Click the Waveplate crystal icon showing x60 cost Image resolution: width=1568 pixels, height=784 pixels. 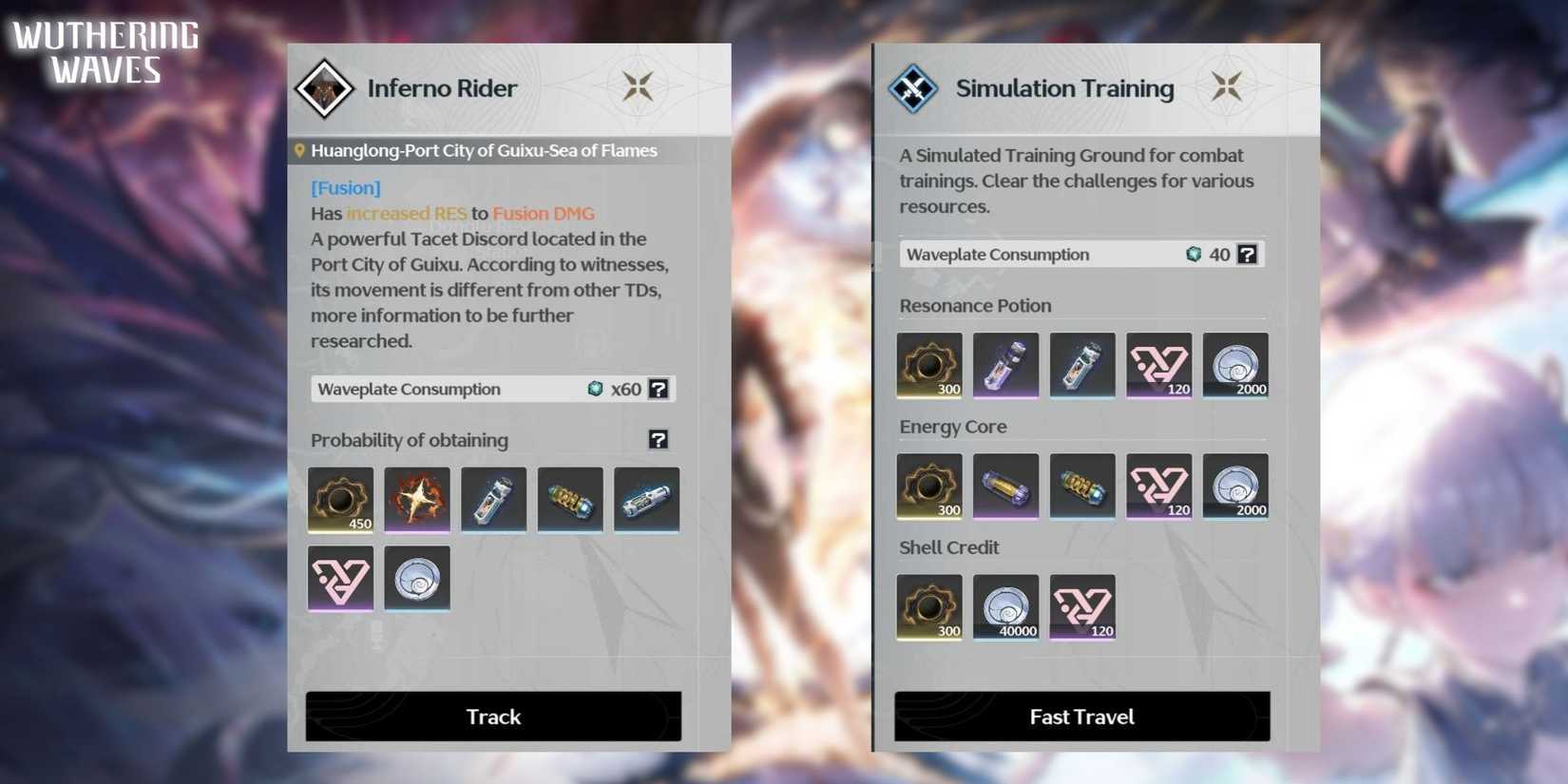593,389
